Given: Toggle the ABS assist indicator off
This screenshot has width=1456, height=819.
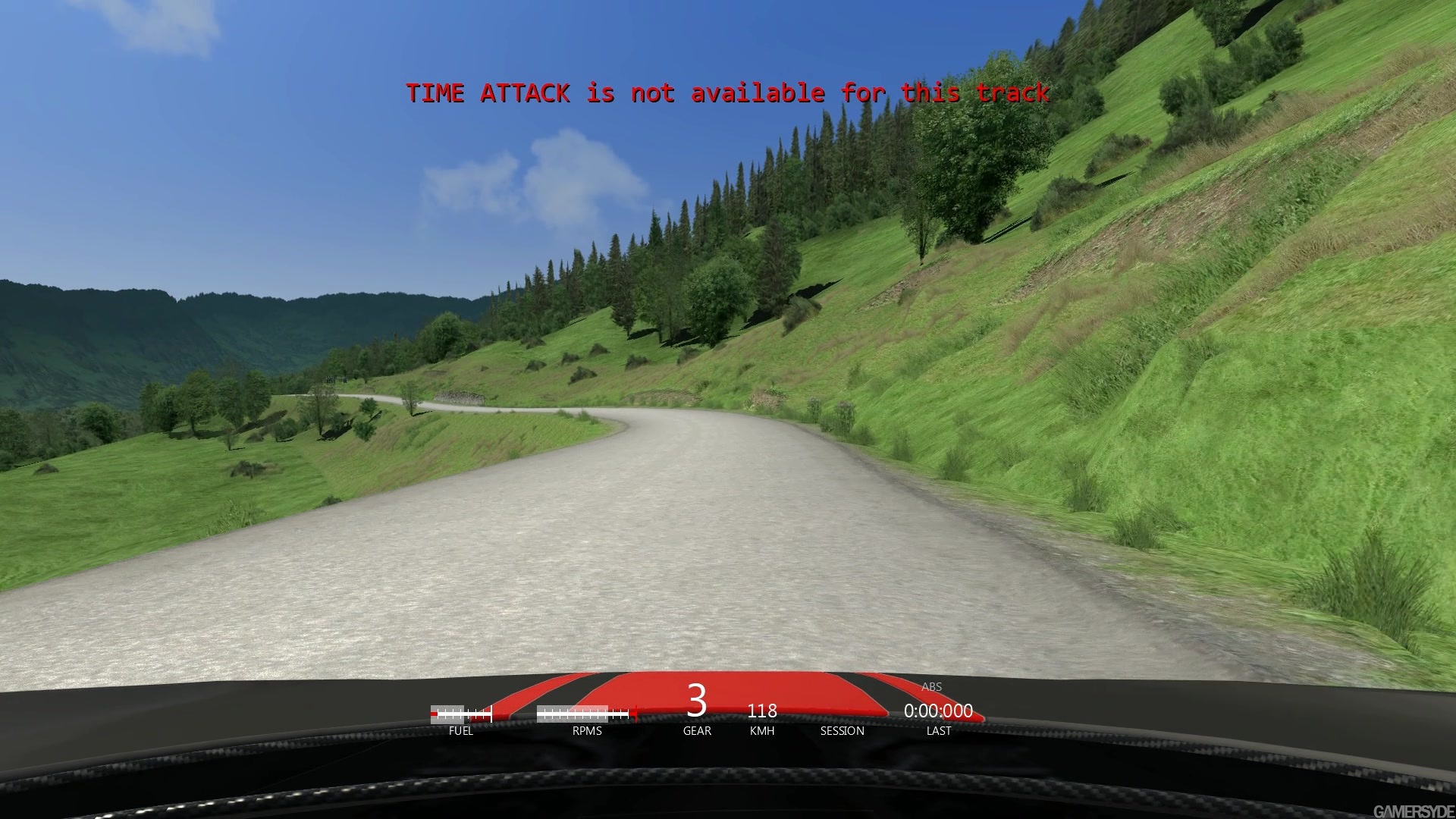Looking at the screenshot, I should 930,687.
